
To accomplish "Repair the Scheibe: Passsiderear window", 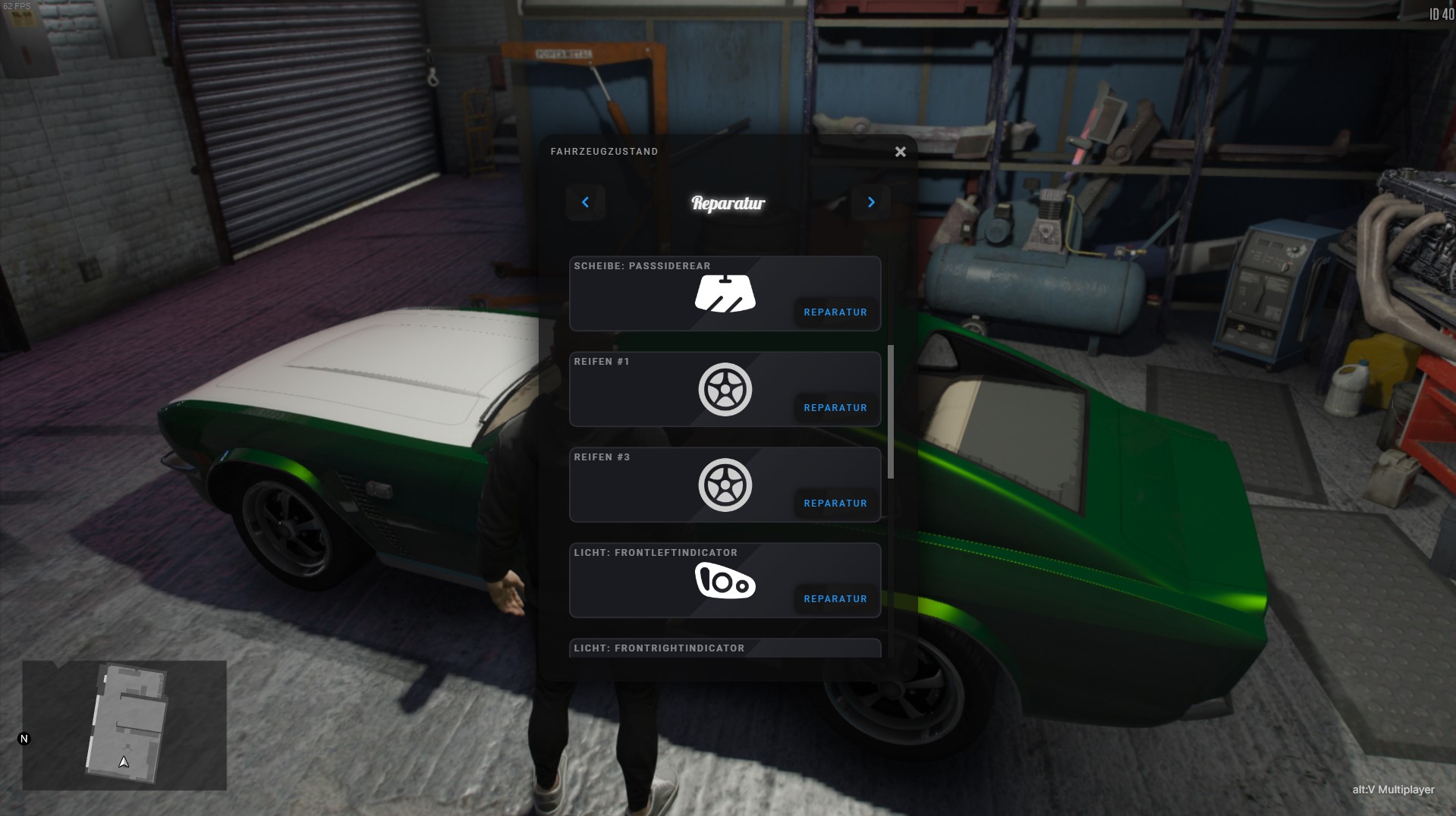I will click(835, 312).
